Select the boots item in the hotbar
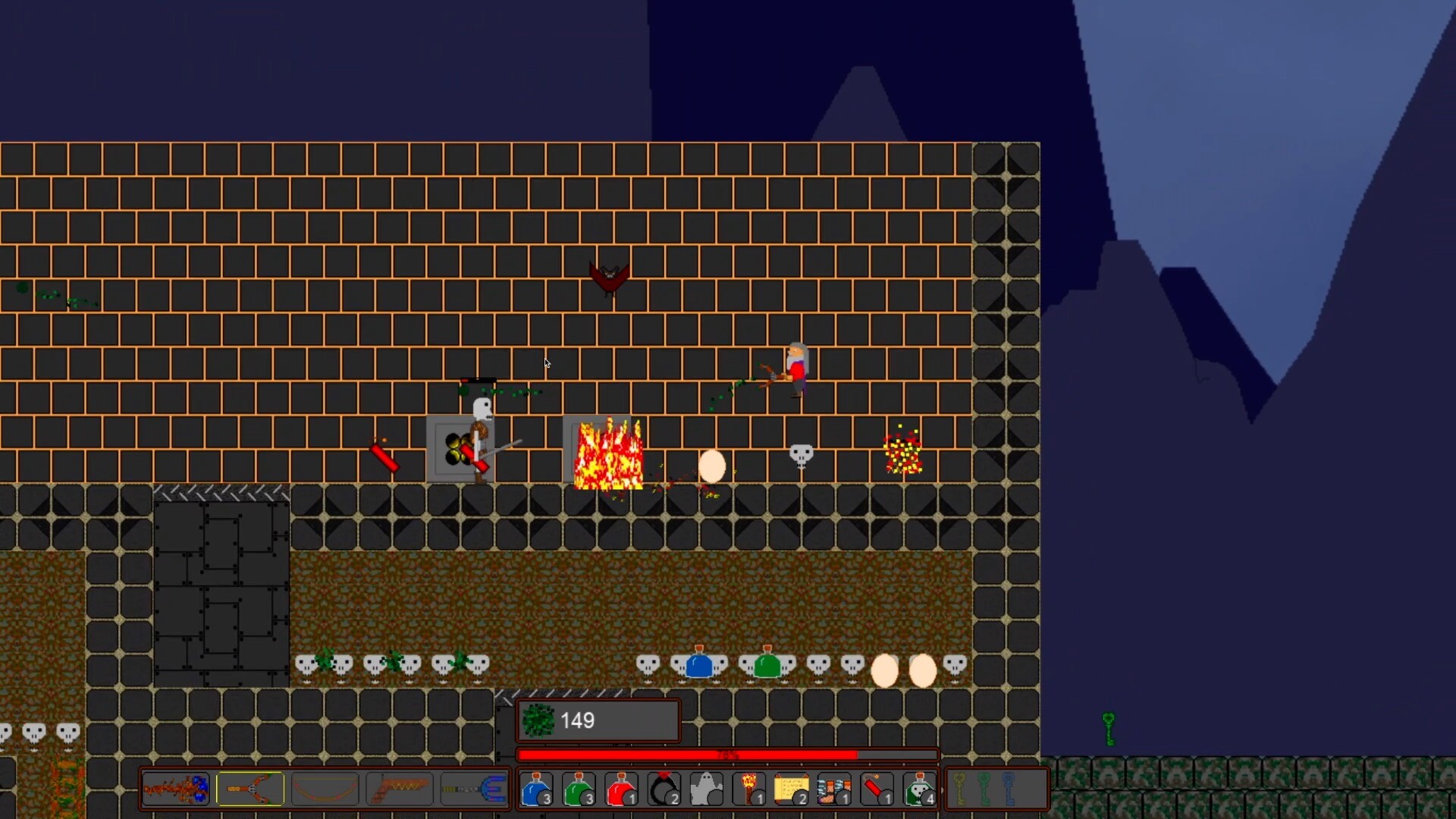 click(833, 789)
